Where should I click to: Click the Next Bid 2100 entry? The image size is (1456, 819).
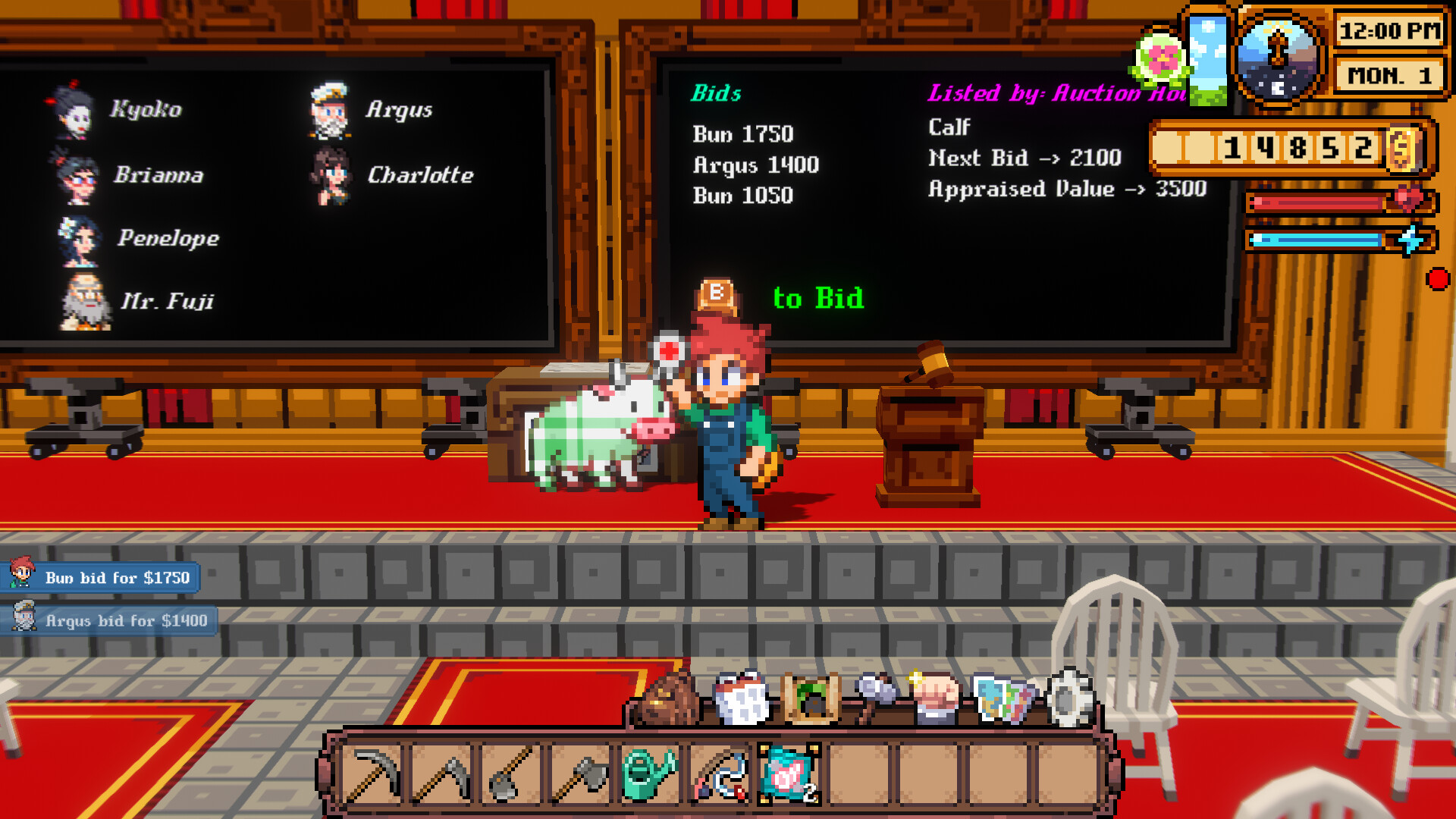pos(1024,158)
